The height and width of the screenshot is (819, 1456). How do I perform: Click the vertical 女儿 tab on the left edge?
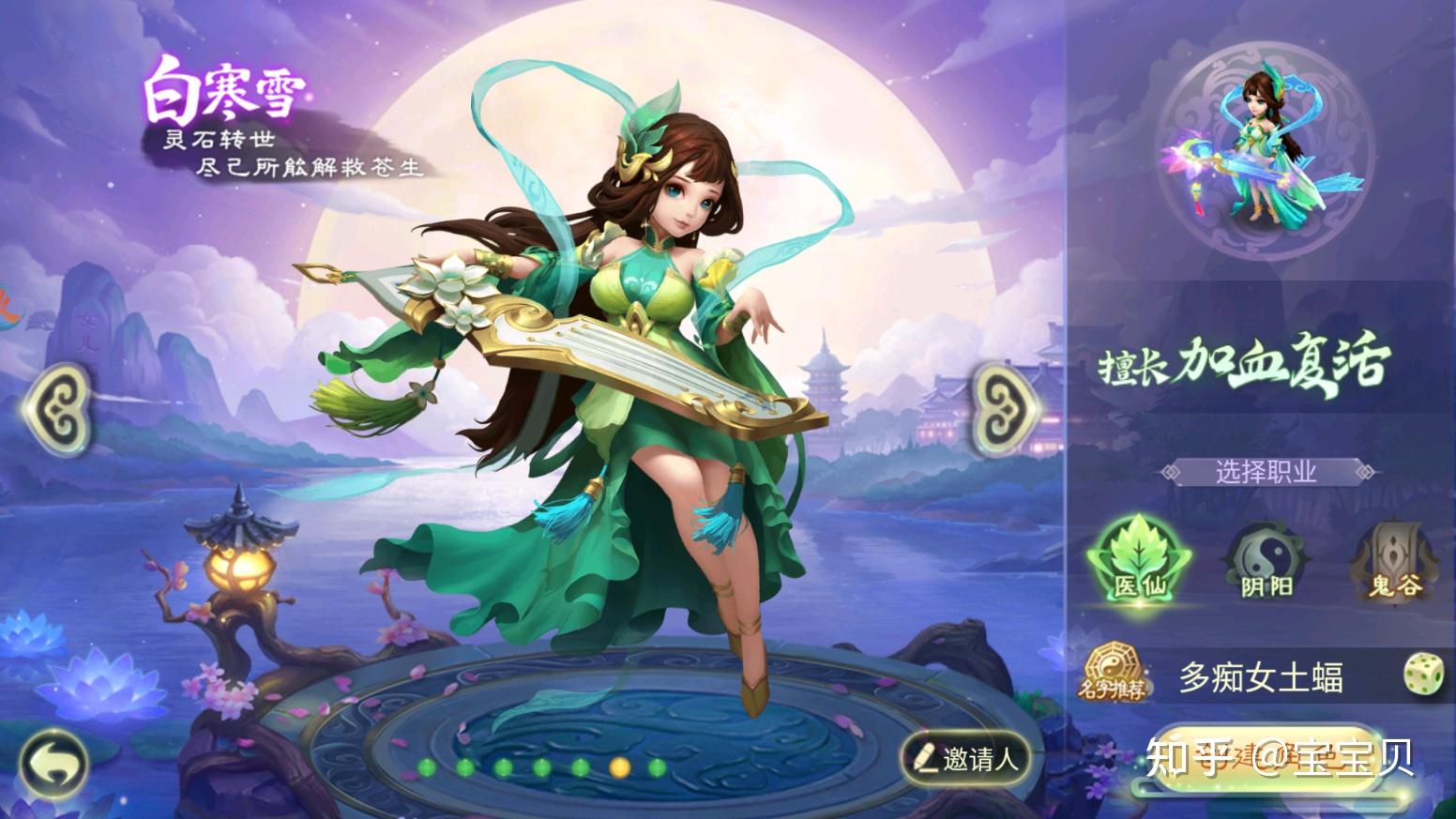(x=89, y=333)
